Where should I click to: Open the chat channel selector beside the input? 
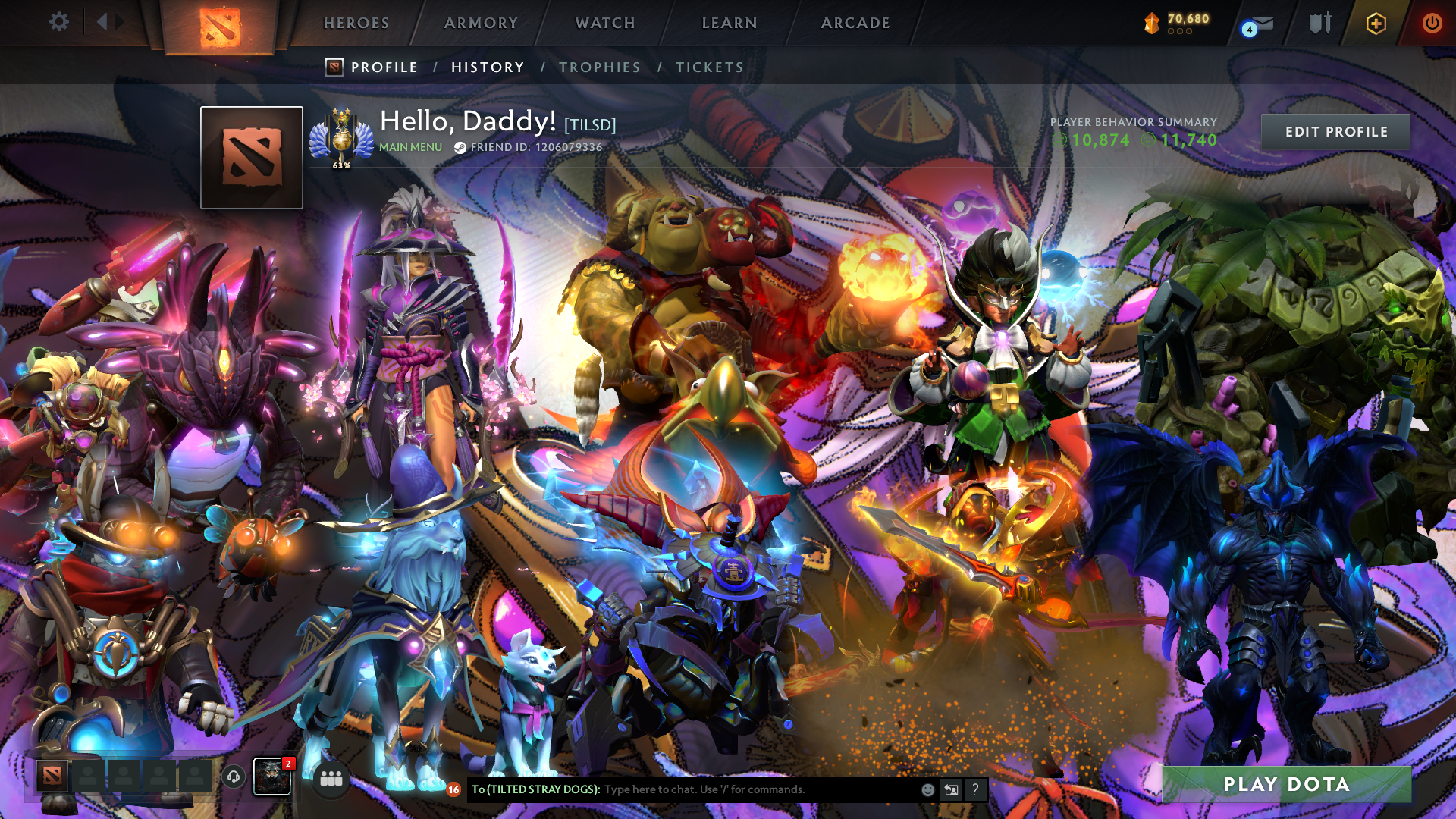tap(951, 789)
